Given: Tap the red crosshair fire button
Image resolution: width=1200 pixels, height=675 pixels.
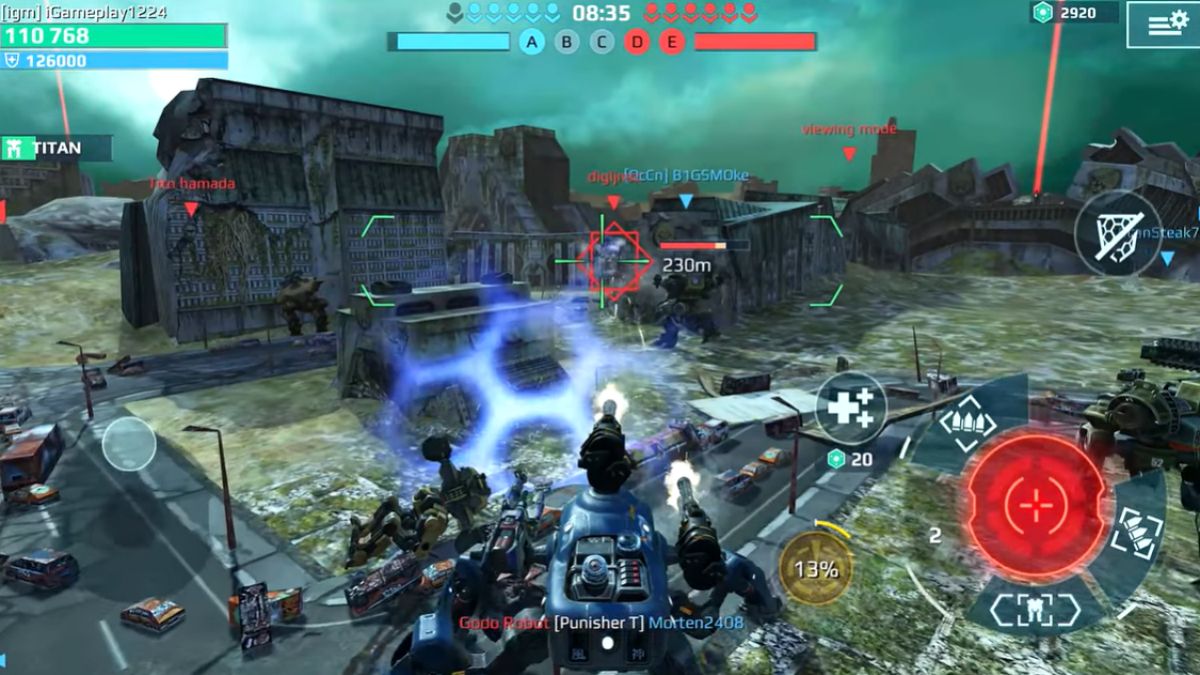Looking at the screenshot, I should 1036,505.
